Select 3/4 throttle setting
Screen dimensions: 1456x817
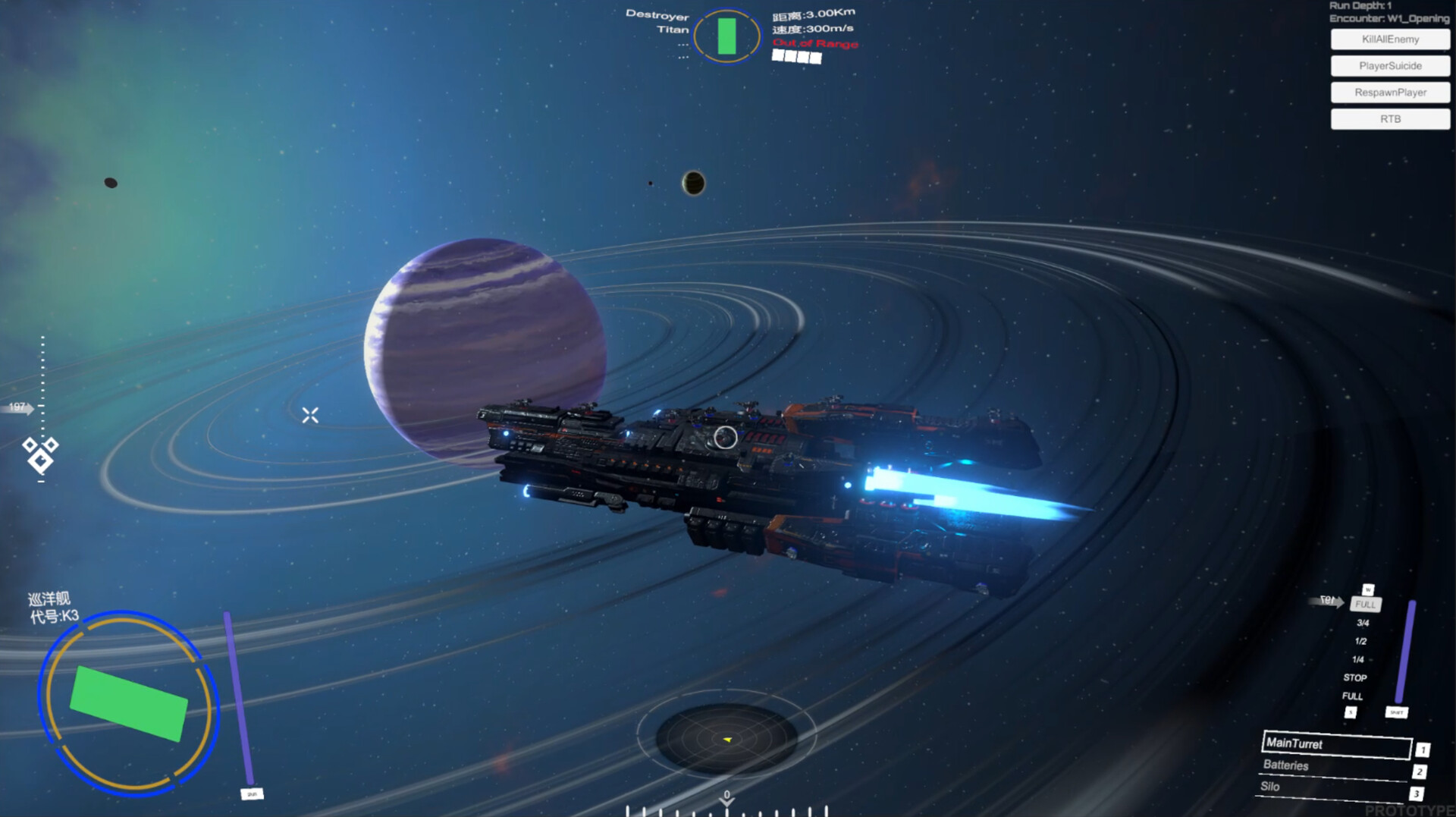pos(1362,623)
